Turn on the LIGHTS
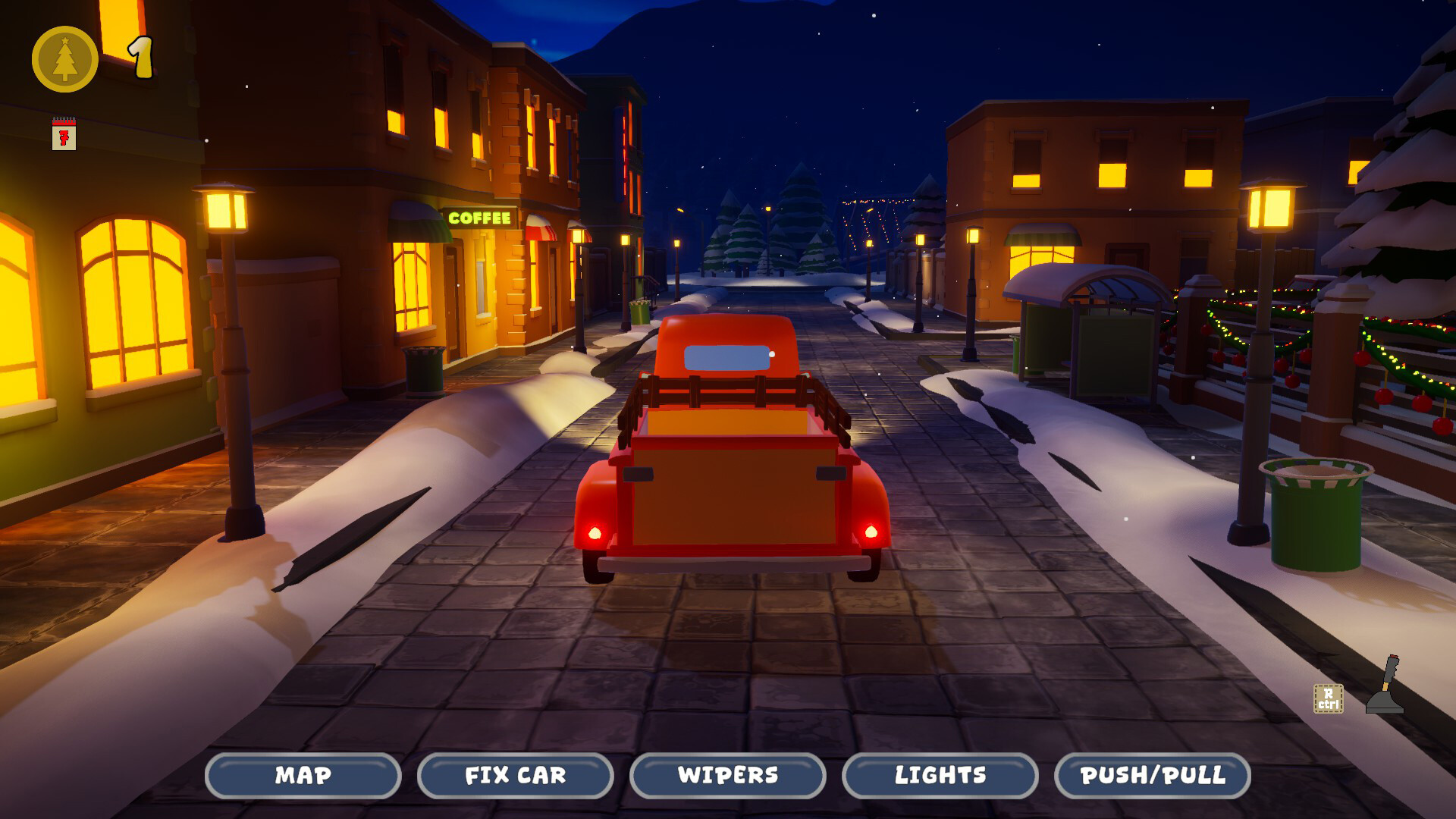The image size is (1456, 819). pos(939,776)
